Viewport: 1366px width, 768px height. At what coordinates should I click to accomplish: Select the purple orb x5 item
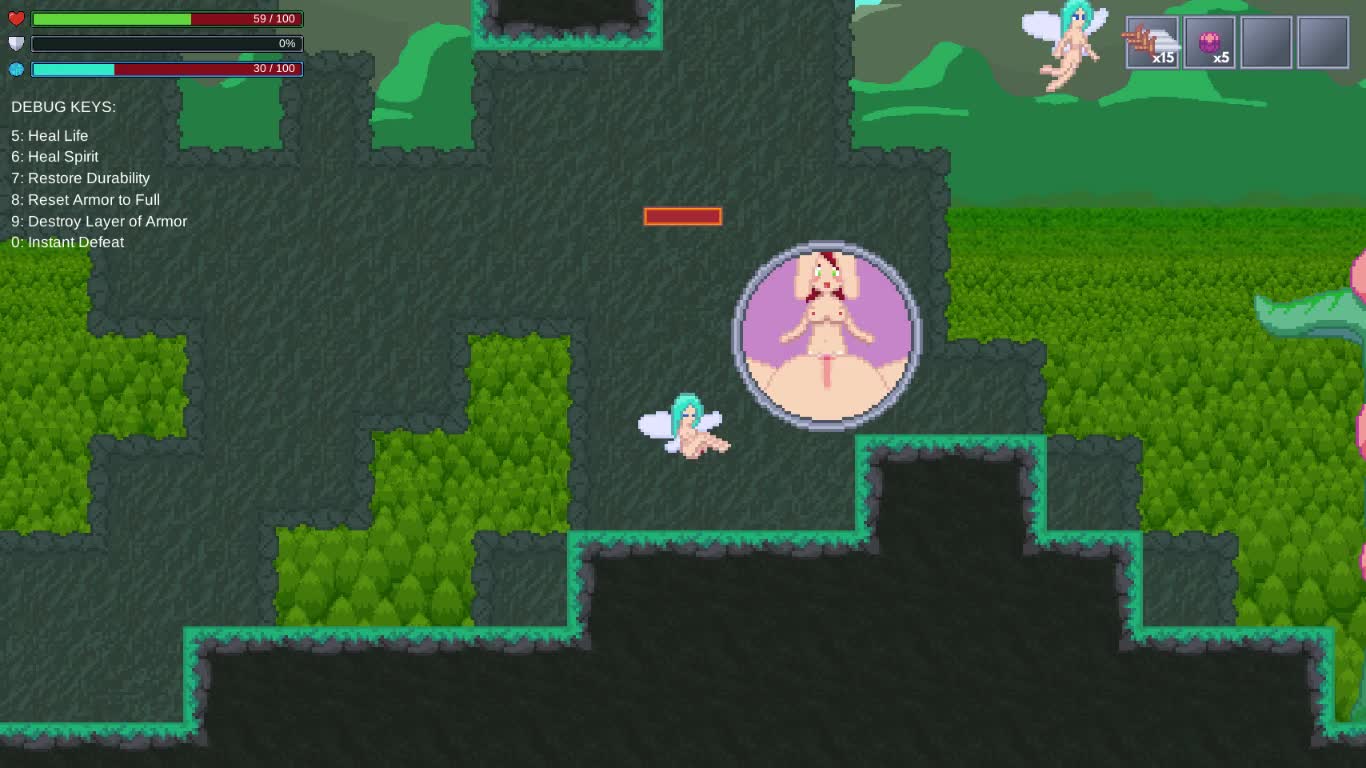coord(1210,41)
